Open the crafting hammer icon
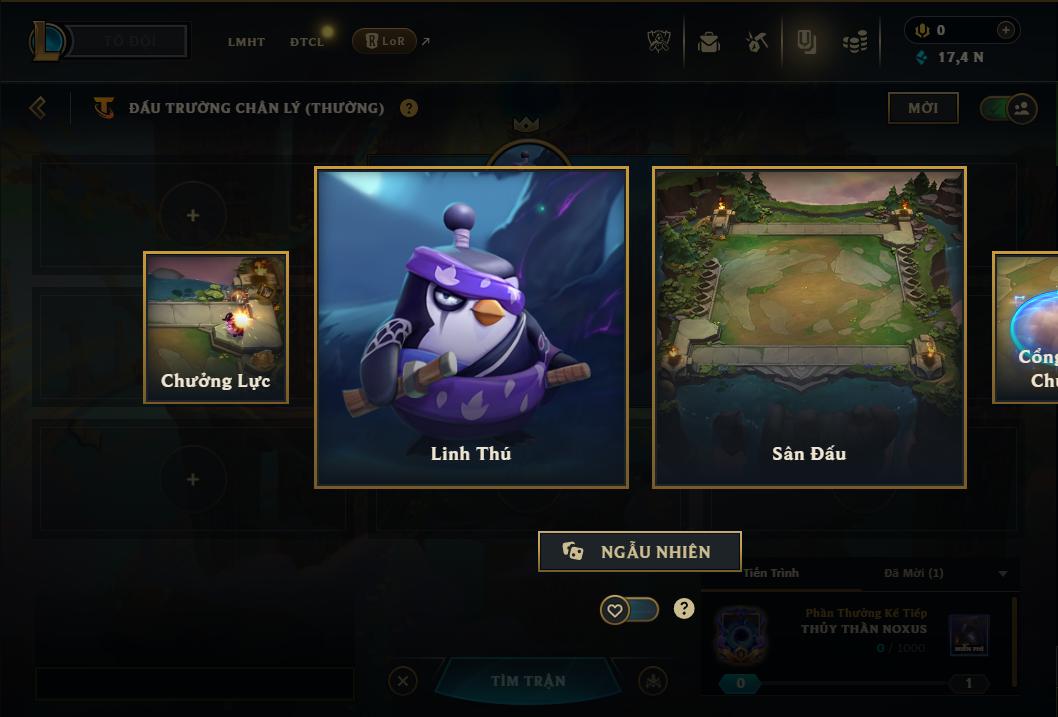Screen dimensions: 1058x717 click(x=757, y=42)
